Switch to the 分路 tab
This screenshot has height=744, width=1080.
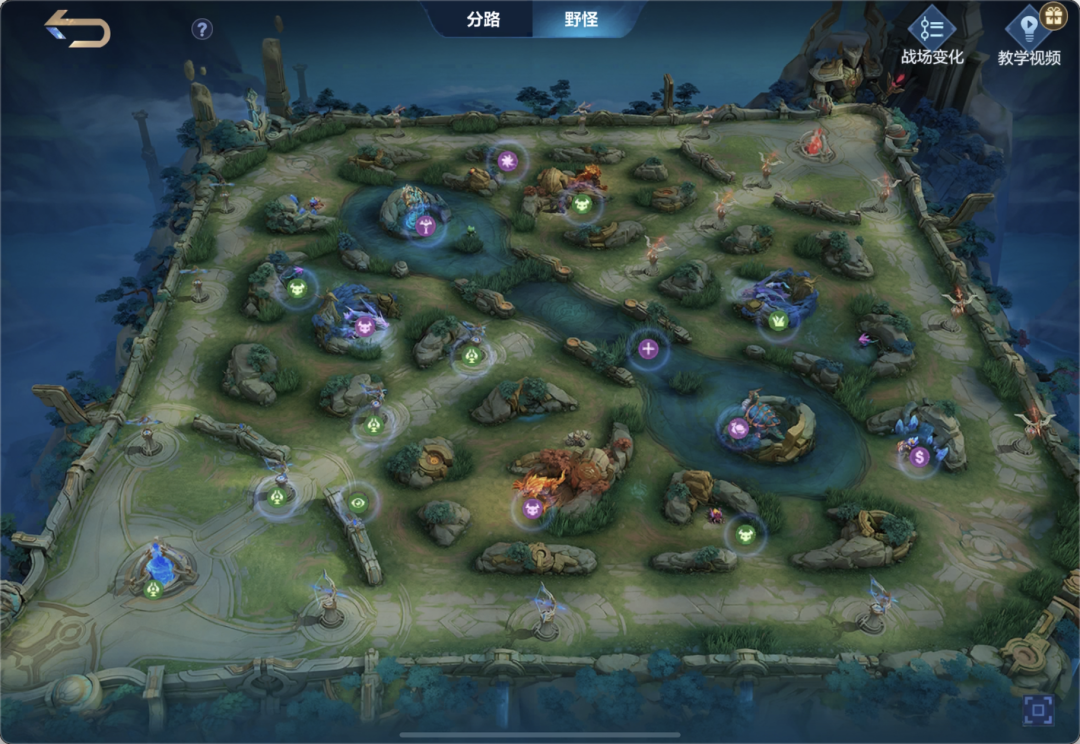click(483, 19)
